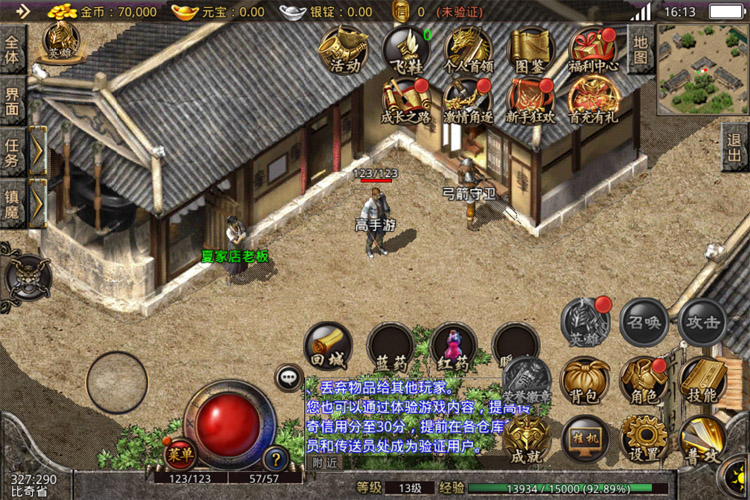Open the 背包 bag inventory
The image size is (750, 500).
(x=585, y=381)
